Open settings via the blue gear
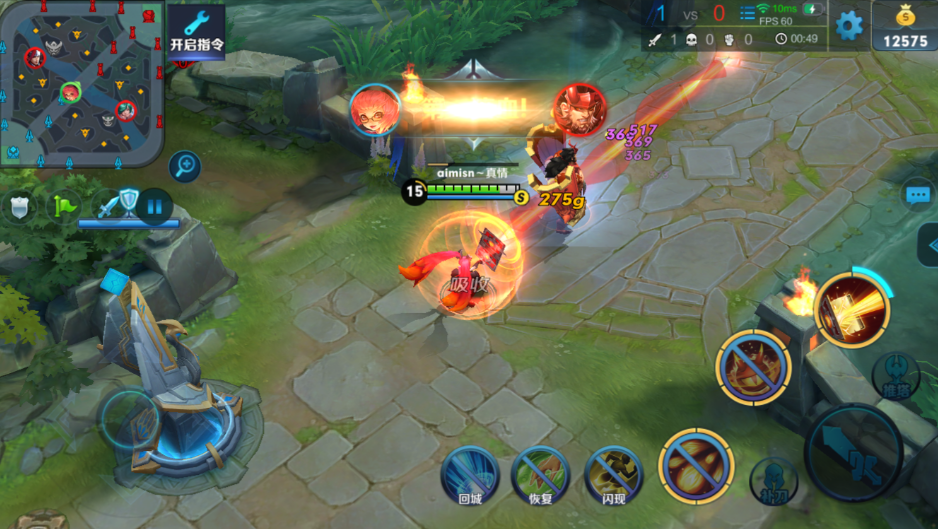 click(849, 25)
